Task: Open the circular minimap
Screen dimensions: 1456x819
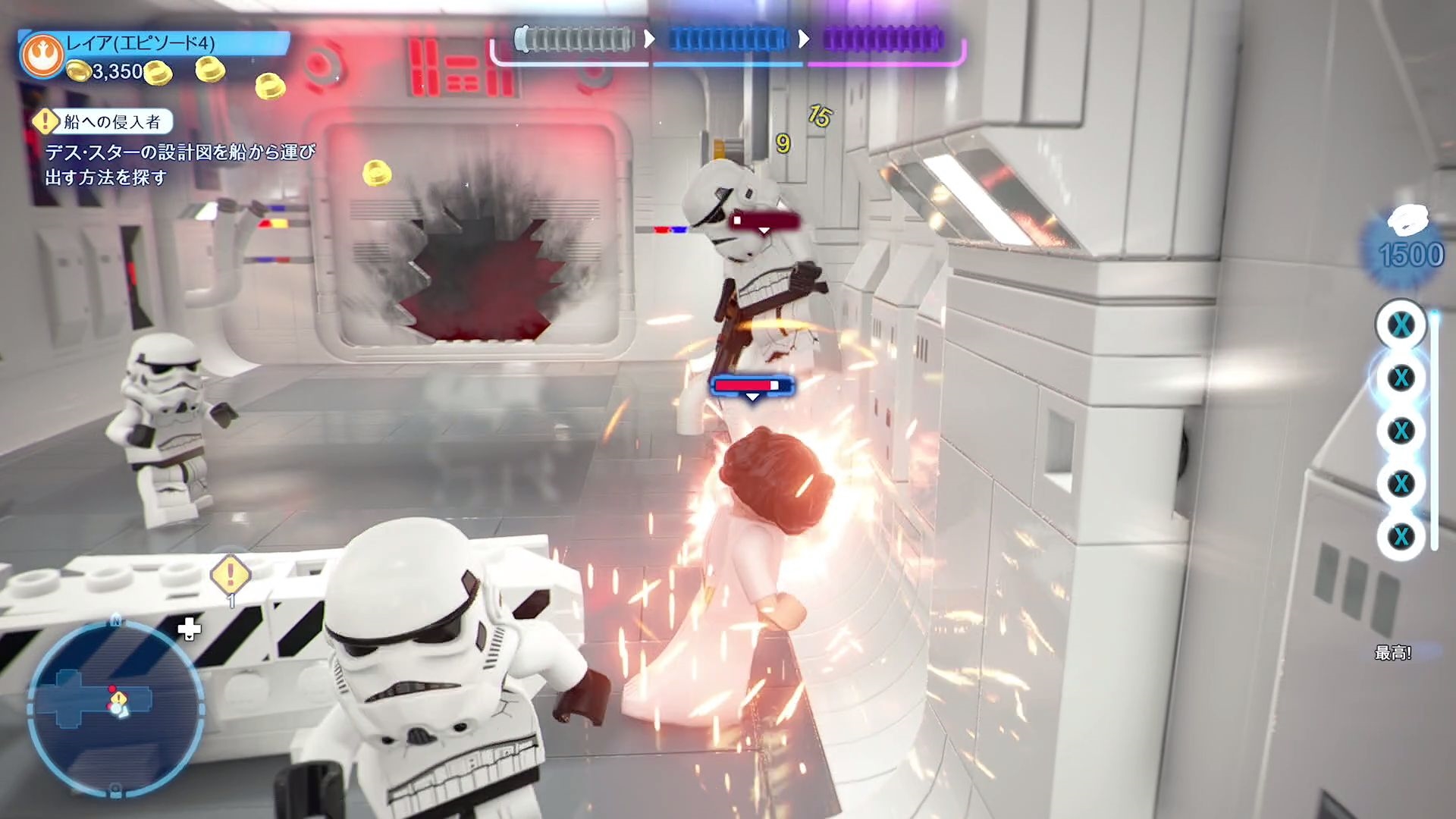Action: coord(115,708)
